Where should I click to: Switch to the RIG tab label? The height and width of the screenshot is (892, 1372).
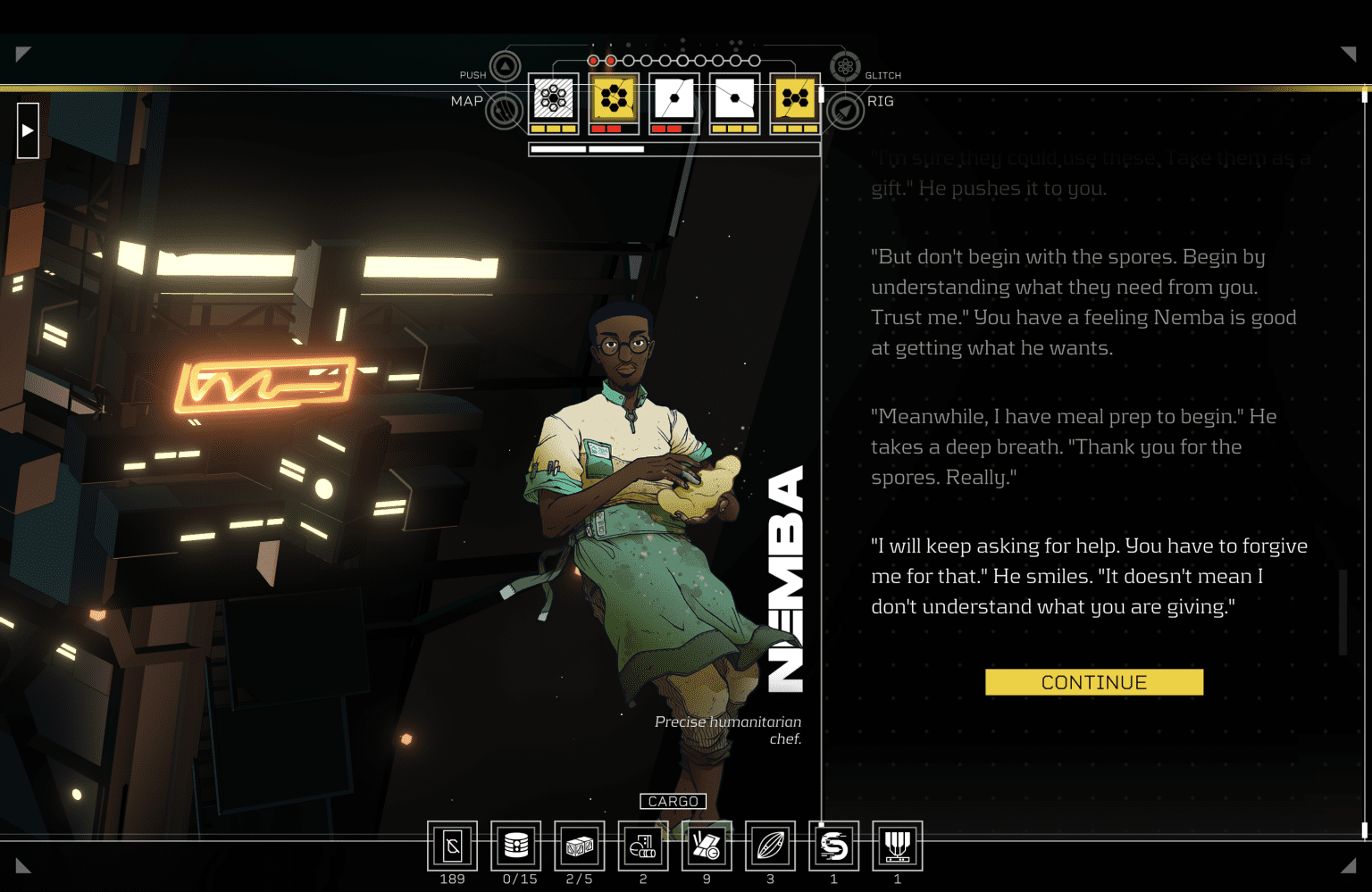881,101
